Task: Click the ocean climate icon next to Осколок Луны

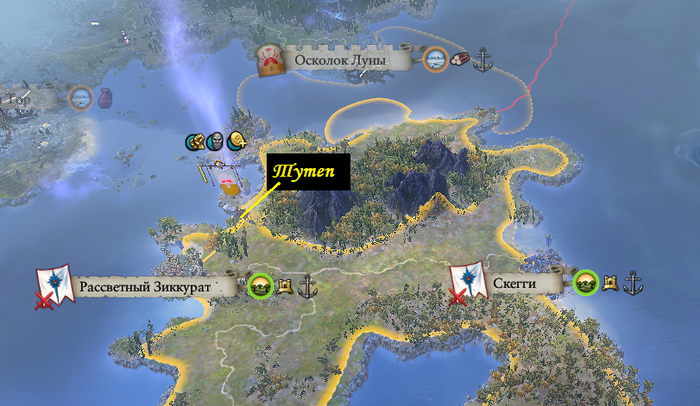Action: [x=435, y=59]
